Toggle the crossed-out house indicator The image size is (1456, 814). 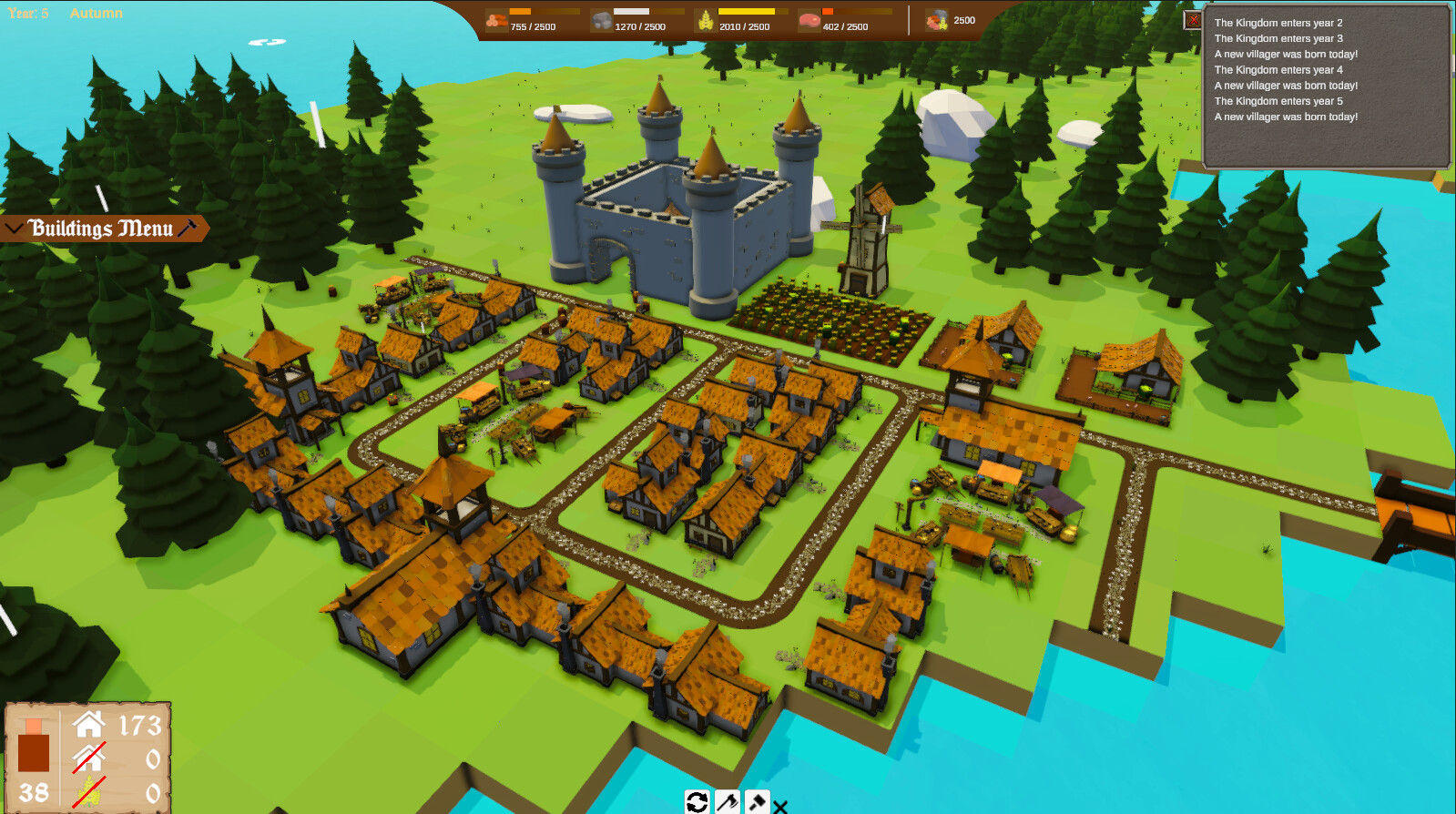coord(88,758)
